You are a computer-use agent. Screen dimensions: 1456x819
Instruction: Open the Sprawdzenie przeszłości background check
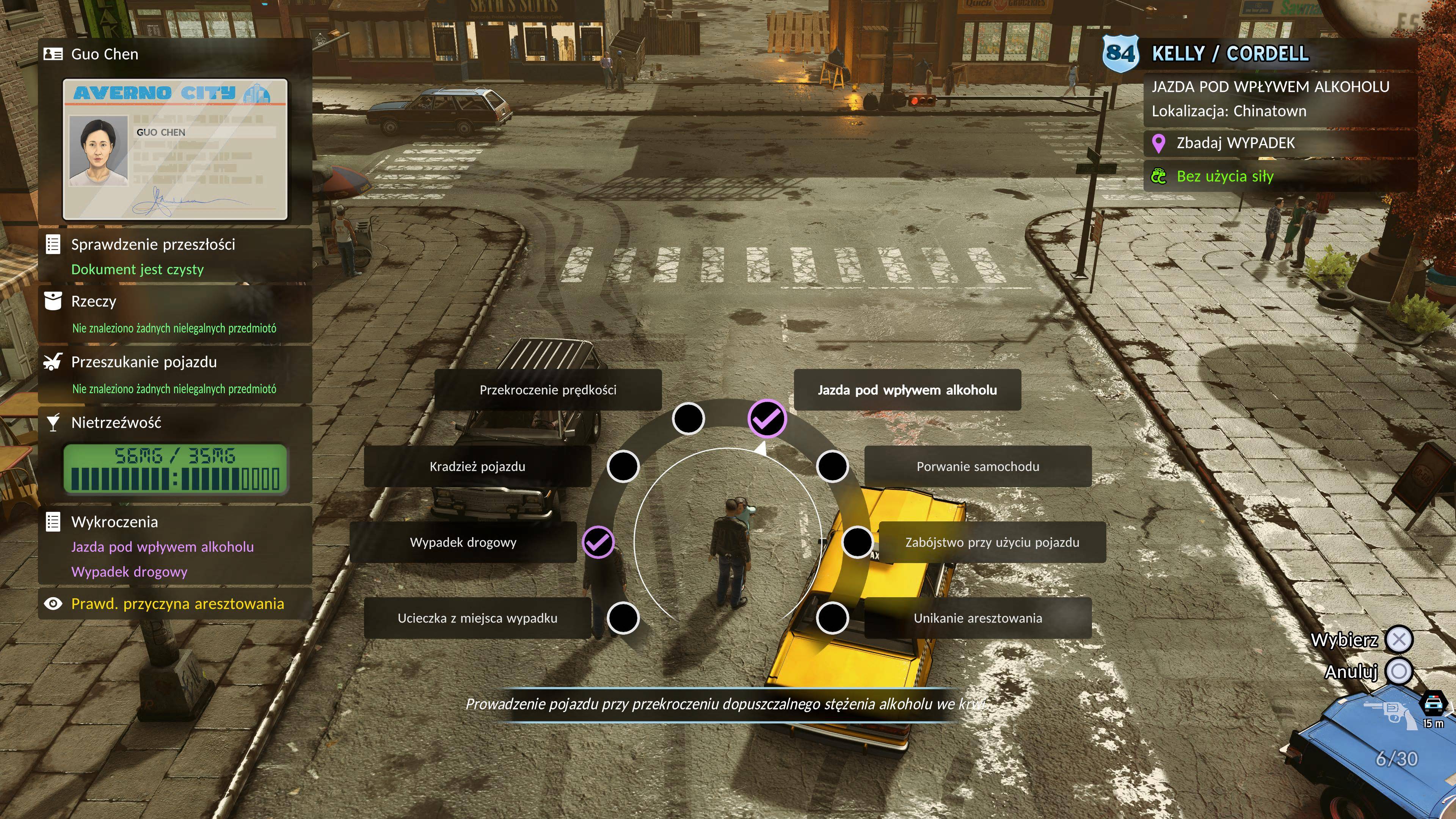click(x=152, y=245)
